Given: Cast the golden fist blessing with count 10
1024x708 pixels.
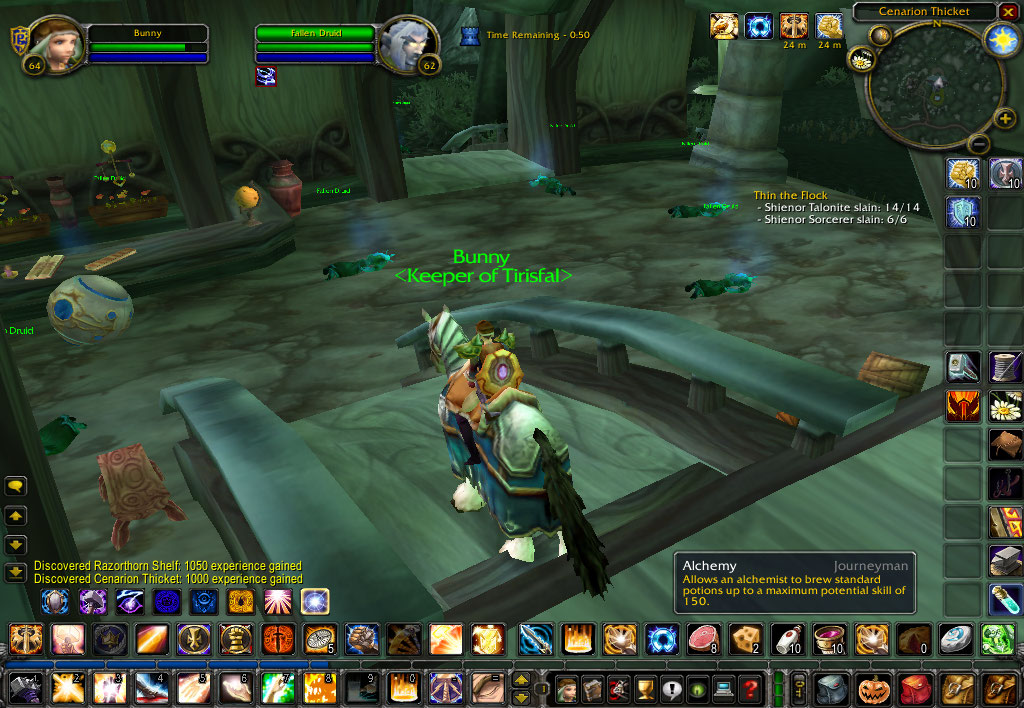Looking at the screenshot, I should pos(963,174).
